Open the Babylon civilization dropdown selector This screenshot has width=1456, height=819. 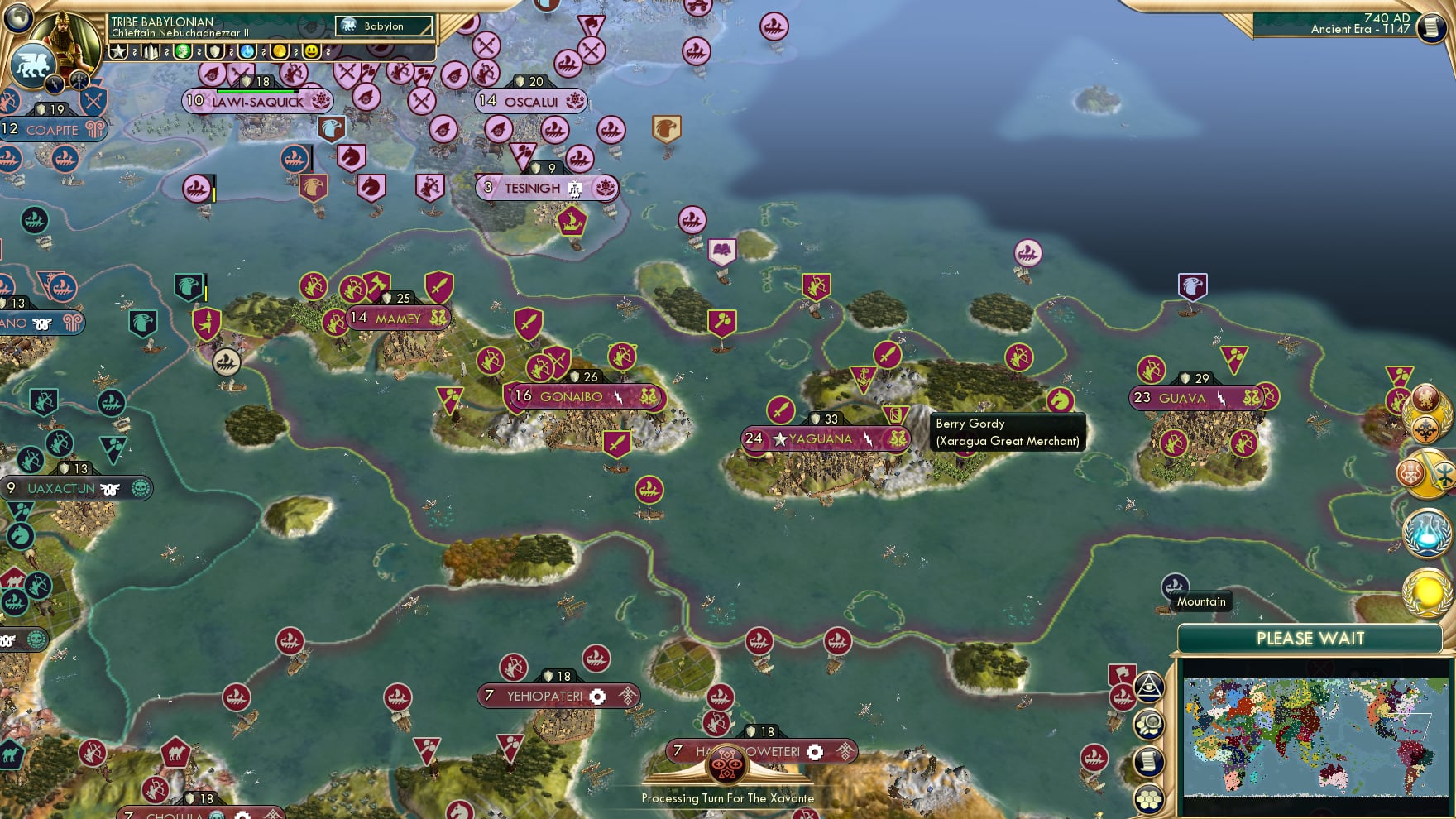click(382, 26)
